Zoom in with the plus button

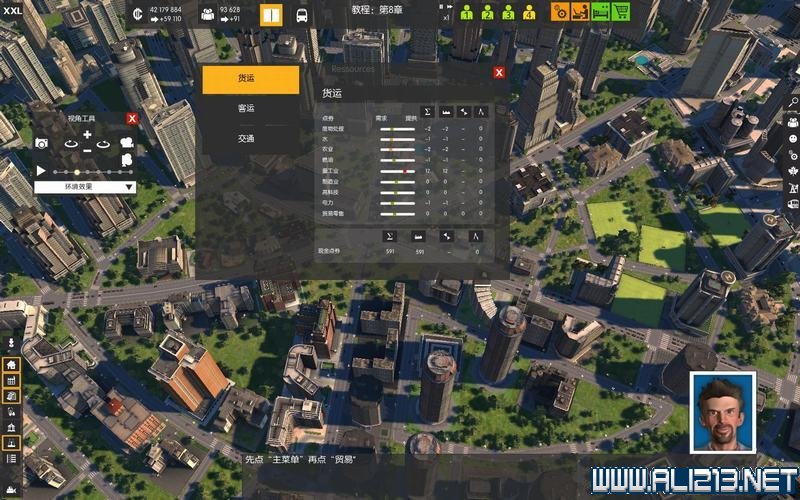click(87, 135)
